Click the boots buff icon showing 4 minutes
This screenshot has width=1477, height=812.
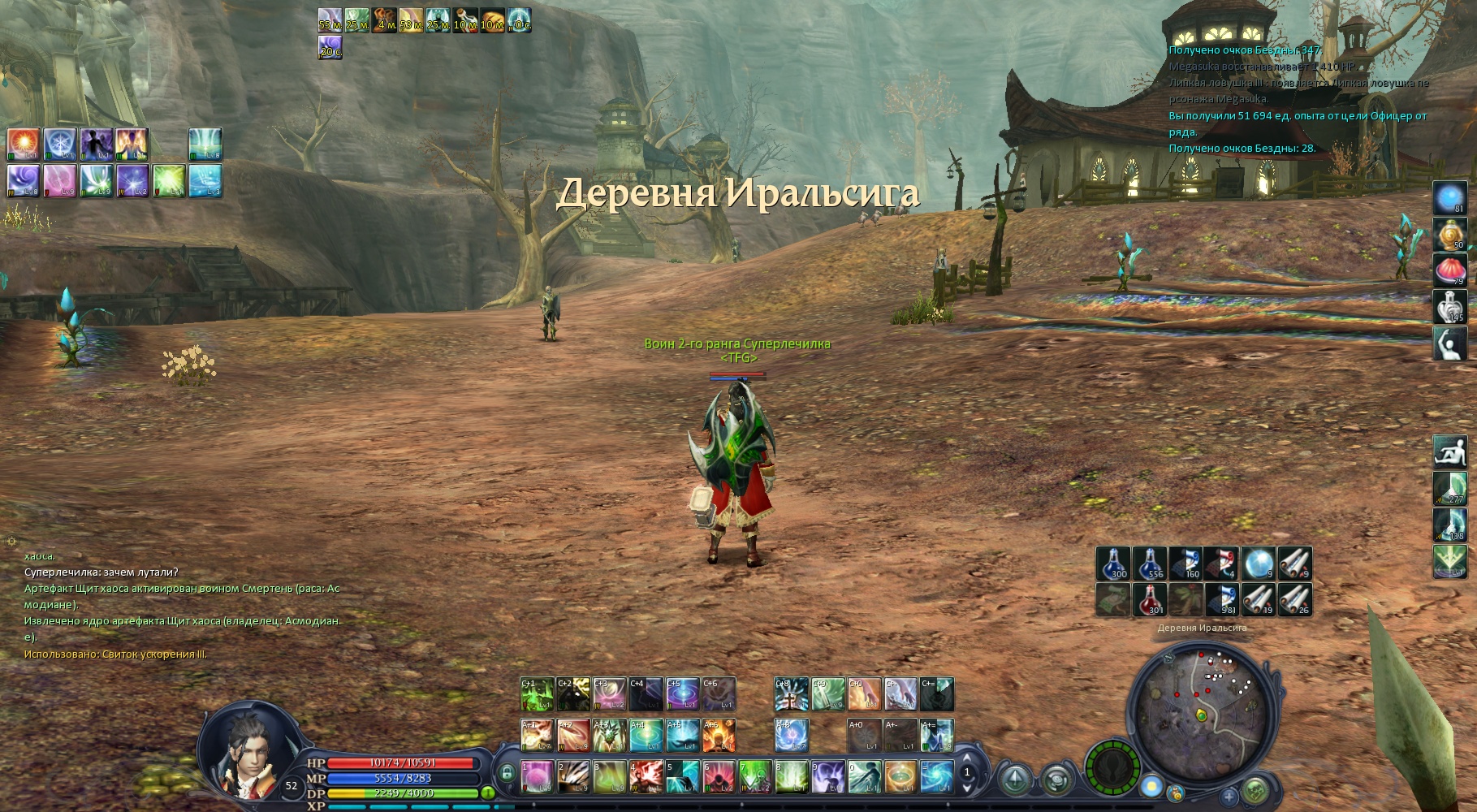point(385,19)
